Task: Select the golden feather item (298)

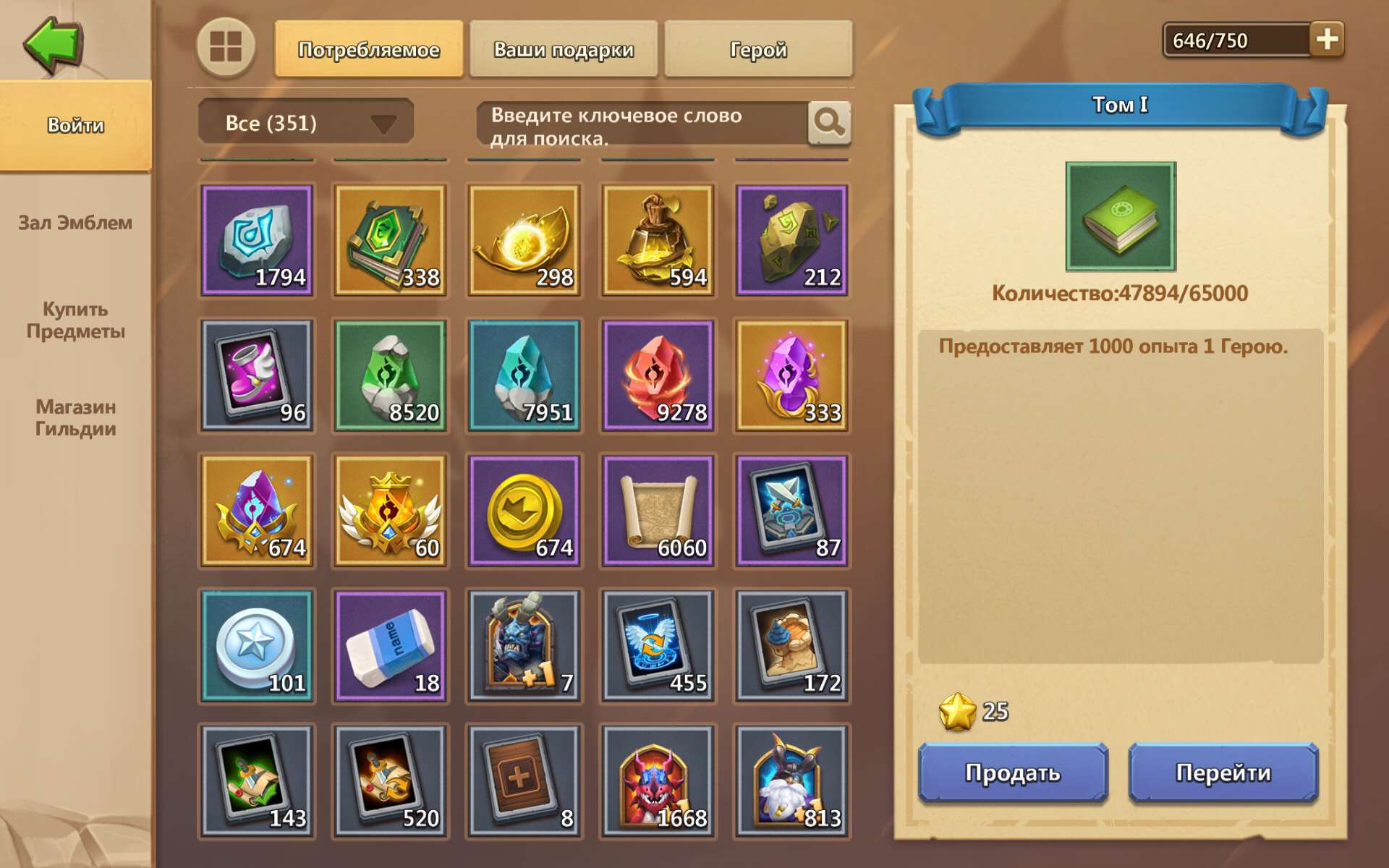Action: [x=524, y=239]
